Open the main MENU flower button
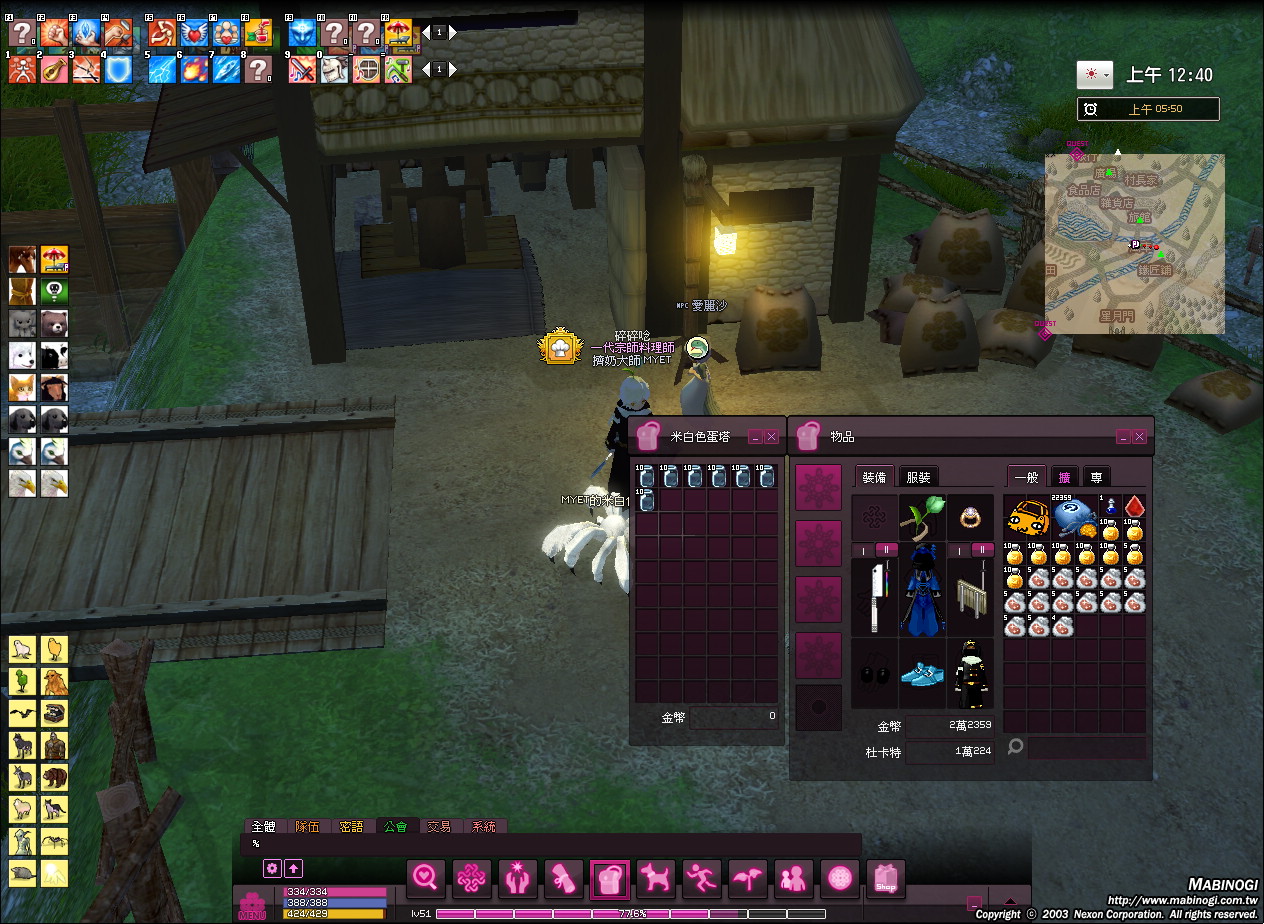 coord(251,904)
